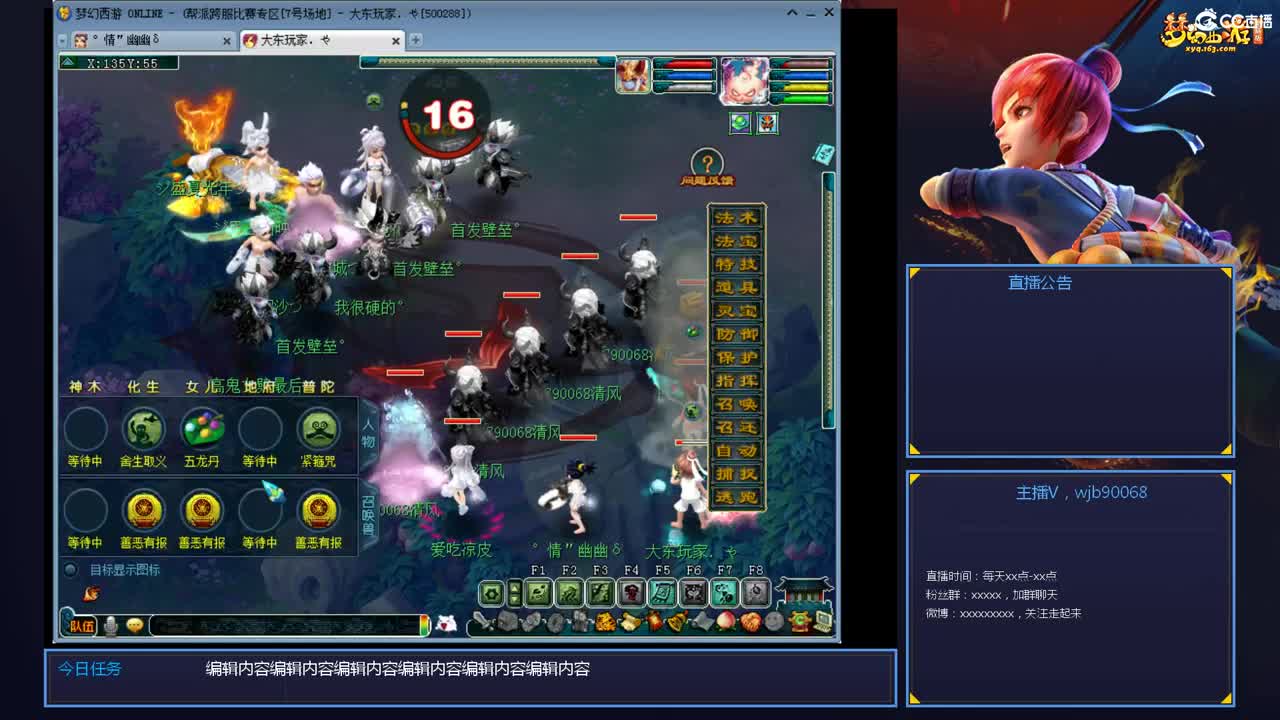
Task: Select the 法术 spell command
Action: tap(735, 216)
